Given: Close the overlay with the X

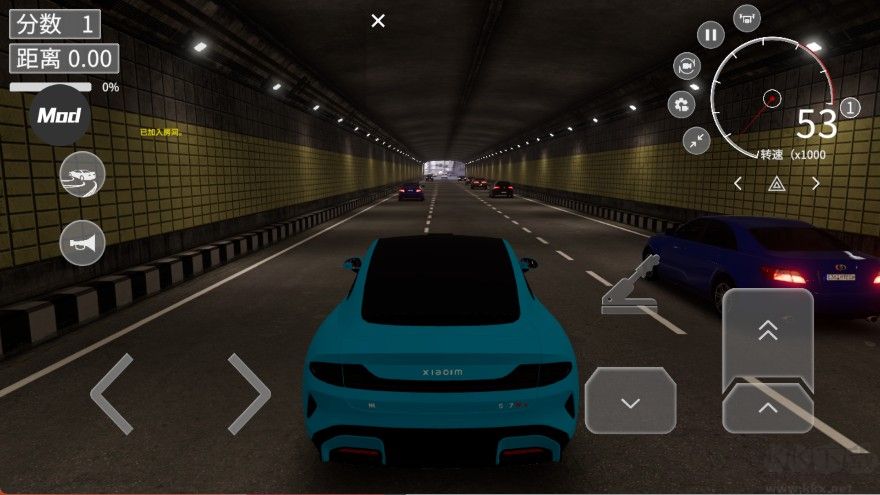Looking at the screenshot, I should click(378, 20).
